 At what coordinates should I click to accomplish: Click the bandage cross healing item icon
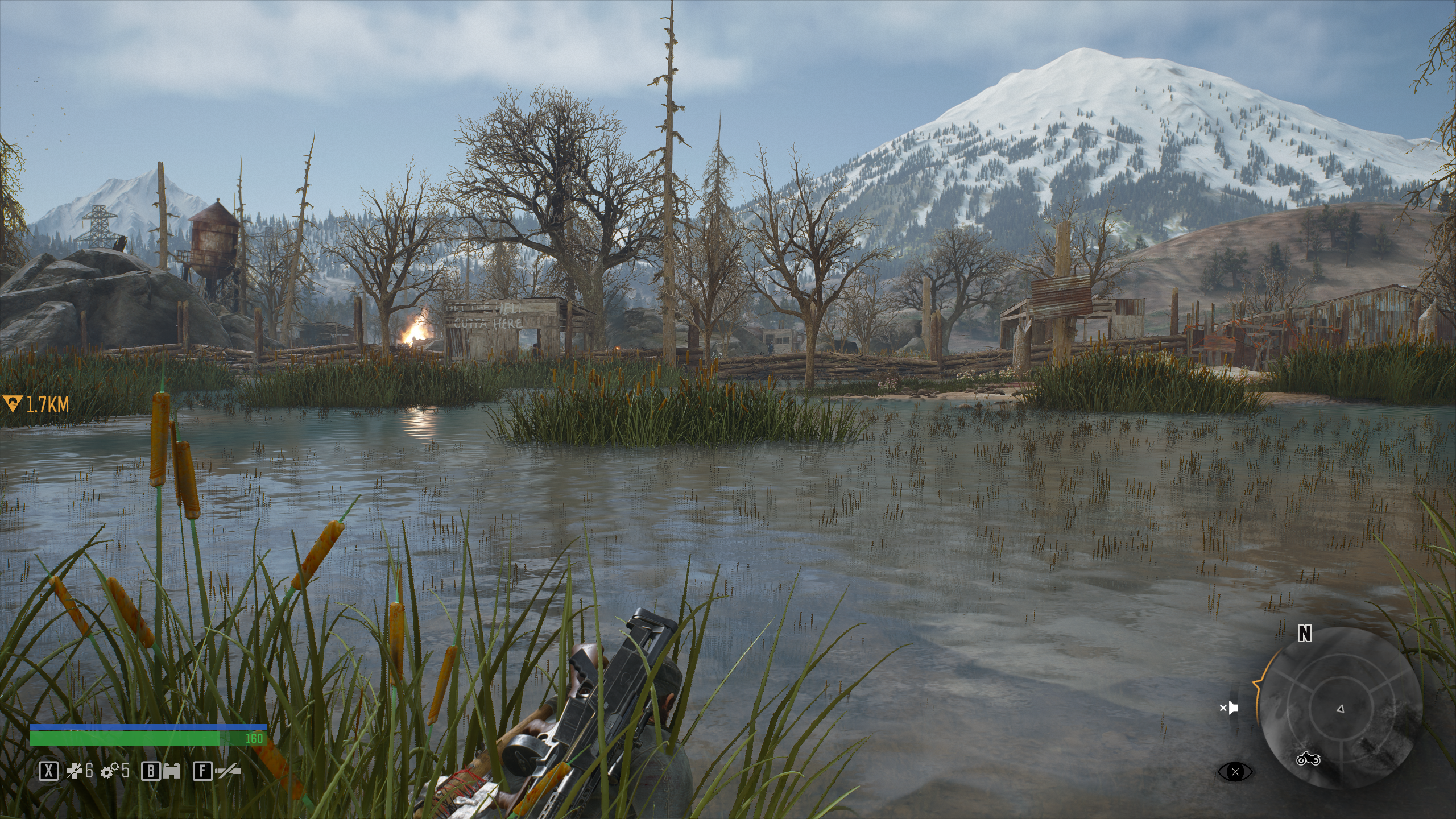pyautogui.click(x=75, y=771)
